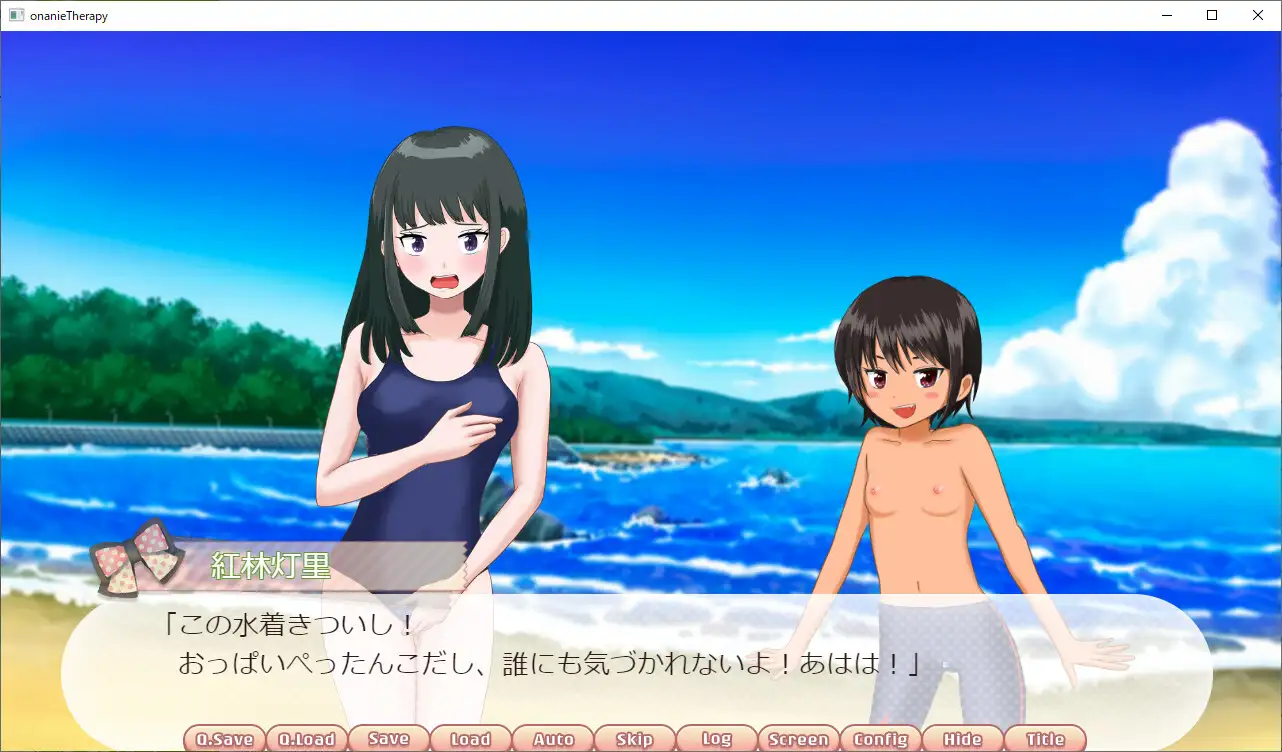Return to the Title screen
The width and height of the screenshot is (1282, 752).
point(1044,739)
